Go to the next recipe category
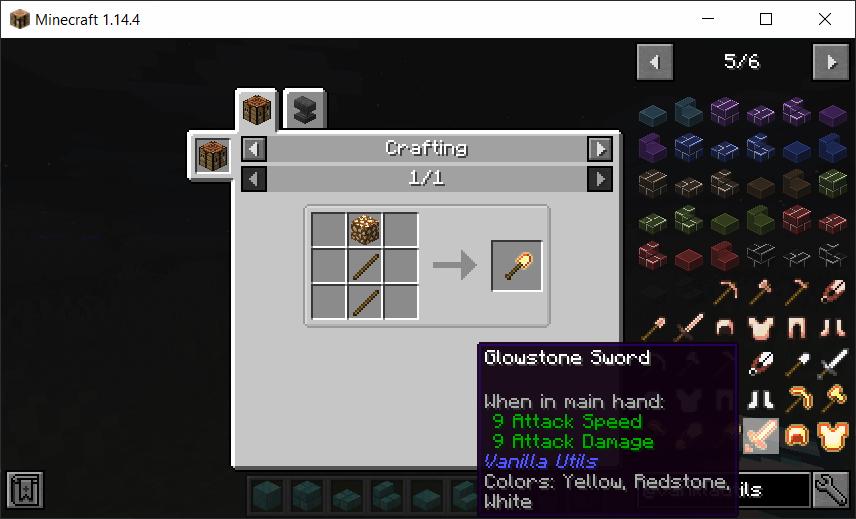Screen dimensions: 856x519 (x=599, y=149)
